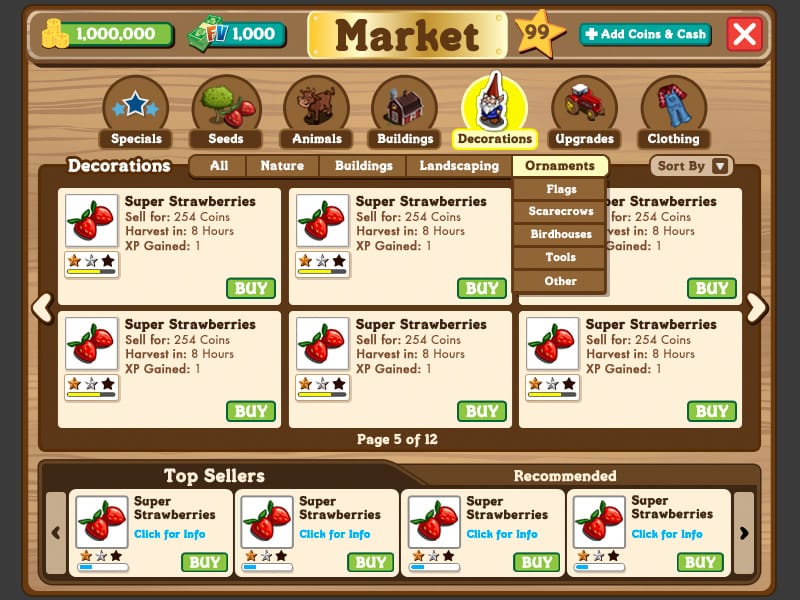The height and width of the screenshot is (600, 800).
Task: Choose Flags from the Ornaments menu
Action: tap(561, 189)
